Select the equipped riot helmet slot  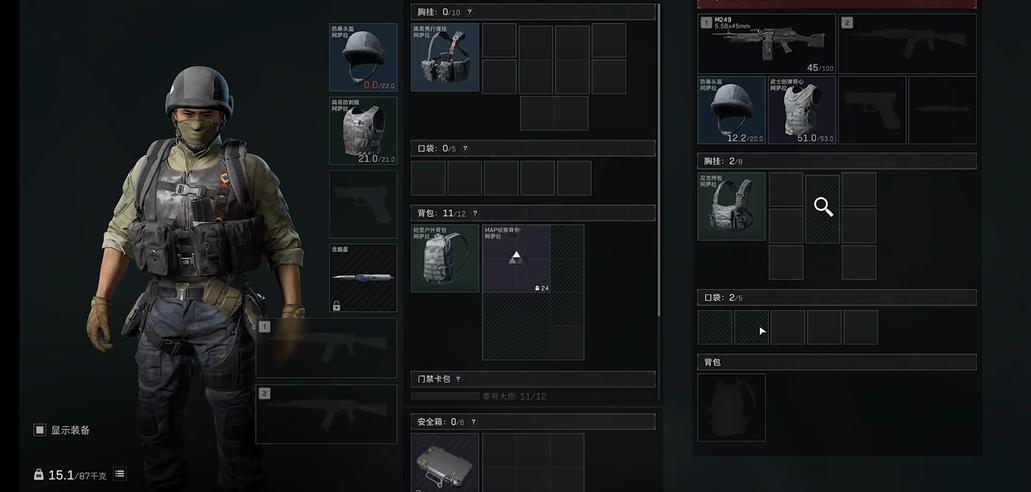pos(363,58)
